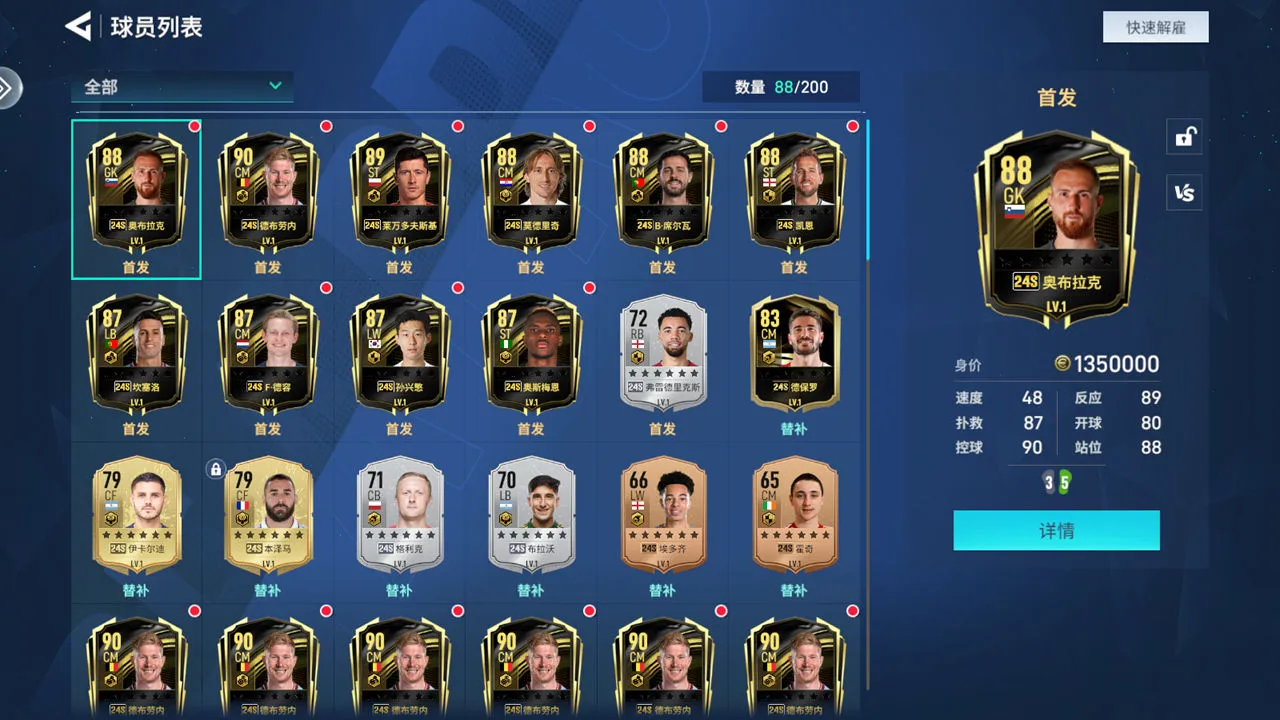Click the 快速解雇 quick release button

click(x=1155, y=28)
